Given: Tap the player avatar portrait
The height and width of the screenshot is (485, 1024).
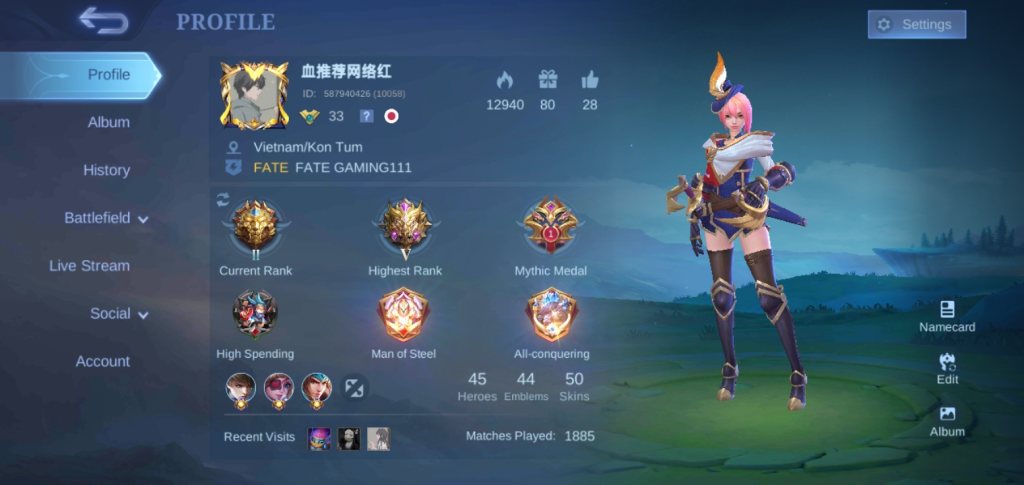Looking at the screenshot, I should [254, 95].
